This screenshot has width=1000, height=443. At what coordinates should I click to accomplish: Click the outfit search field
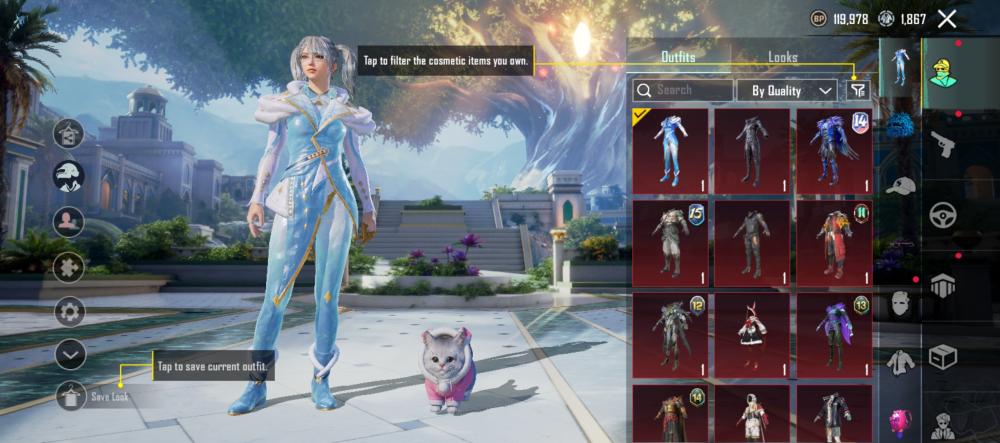[684, 90]
